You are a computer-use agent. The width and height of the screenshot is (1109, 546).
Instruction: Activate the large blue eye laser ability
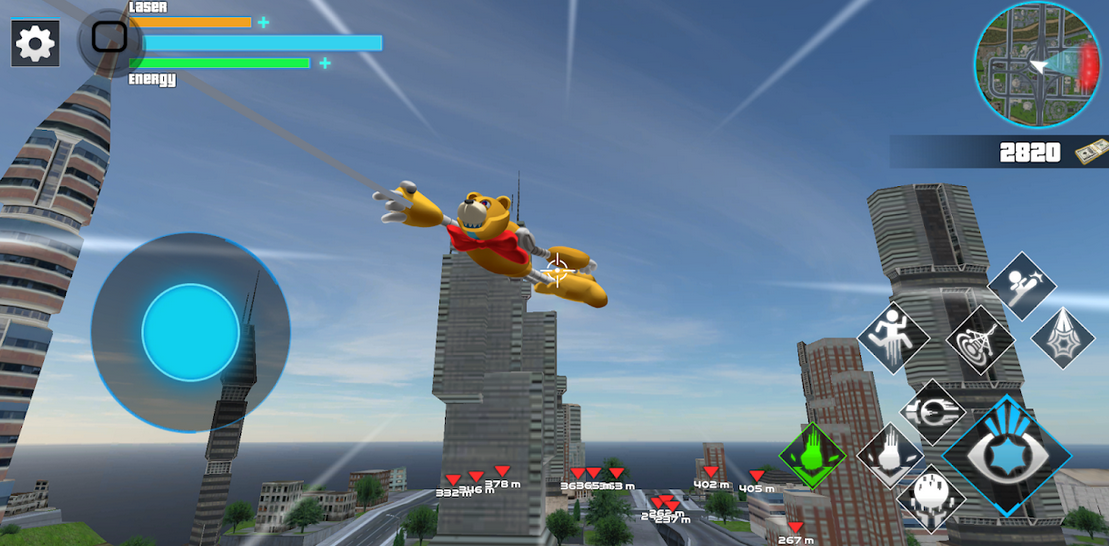point(1007,455)
